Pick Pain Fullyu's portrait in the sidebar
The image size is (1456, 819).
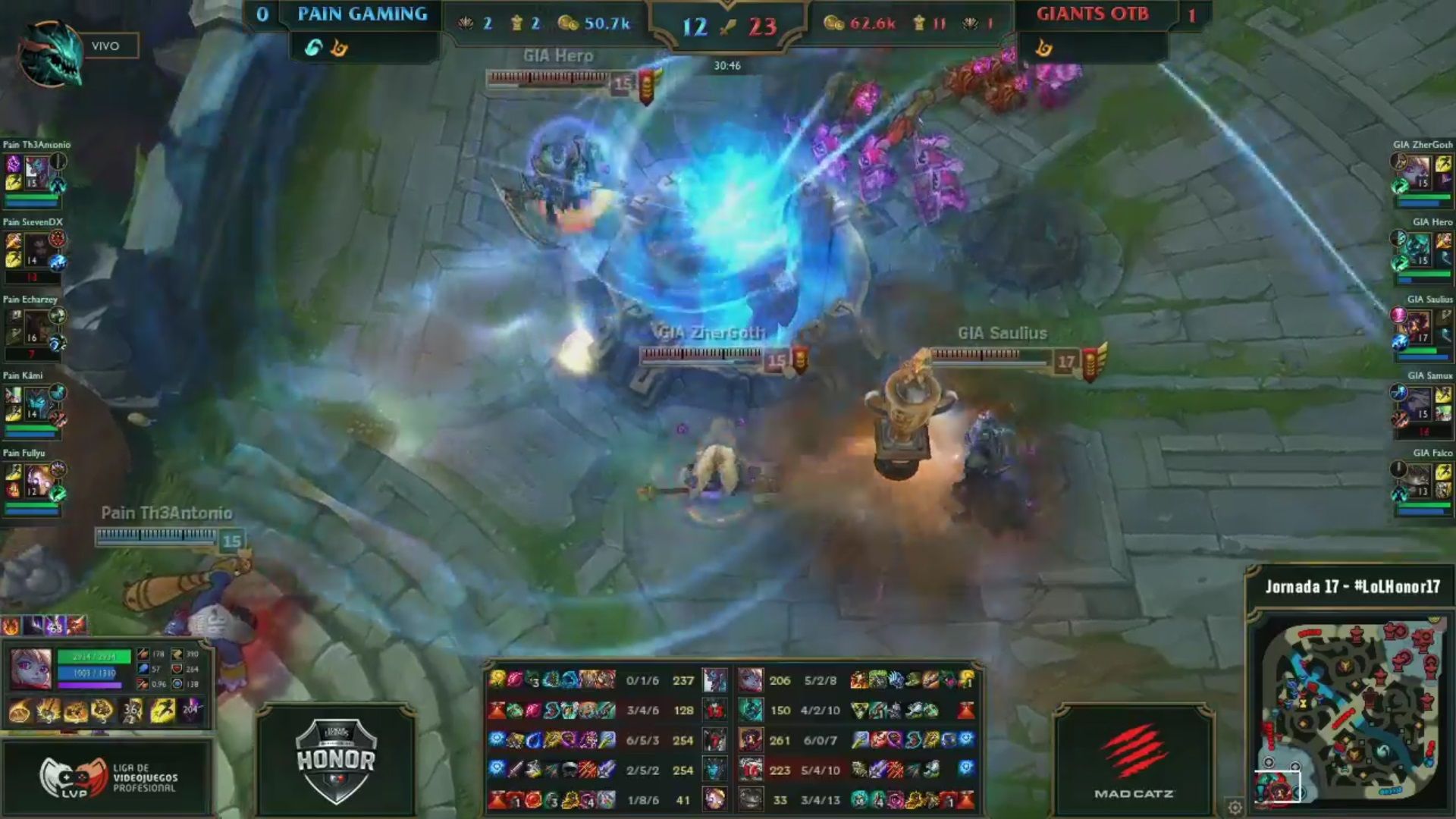(35, 482)
